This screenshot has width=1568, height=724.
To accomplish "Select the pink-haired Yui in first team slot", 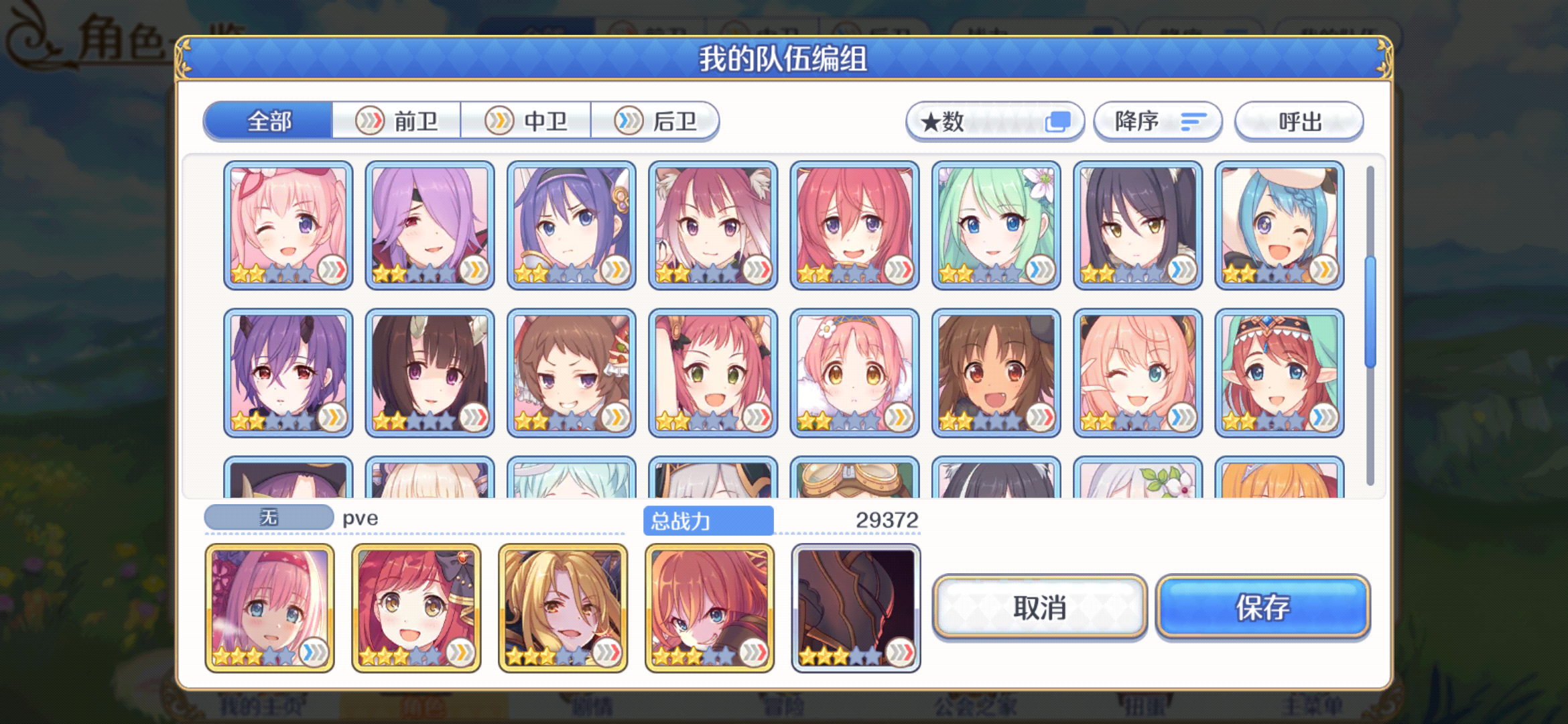I will coord(270,605).
